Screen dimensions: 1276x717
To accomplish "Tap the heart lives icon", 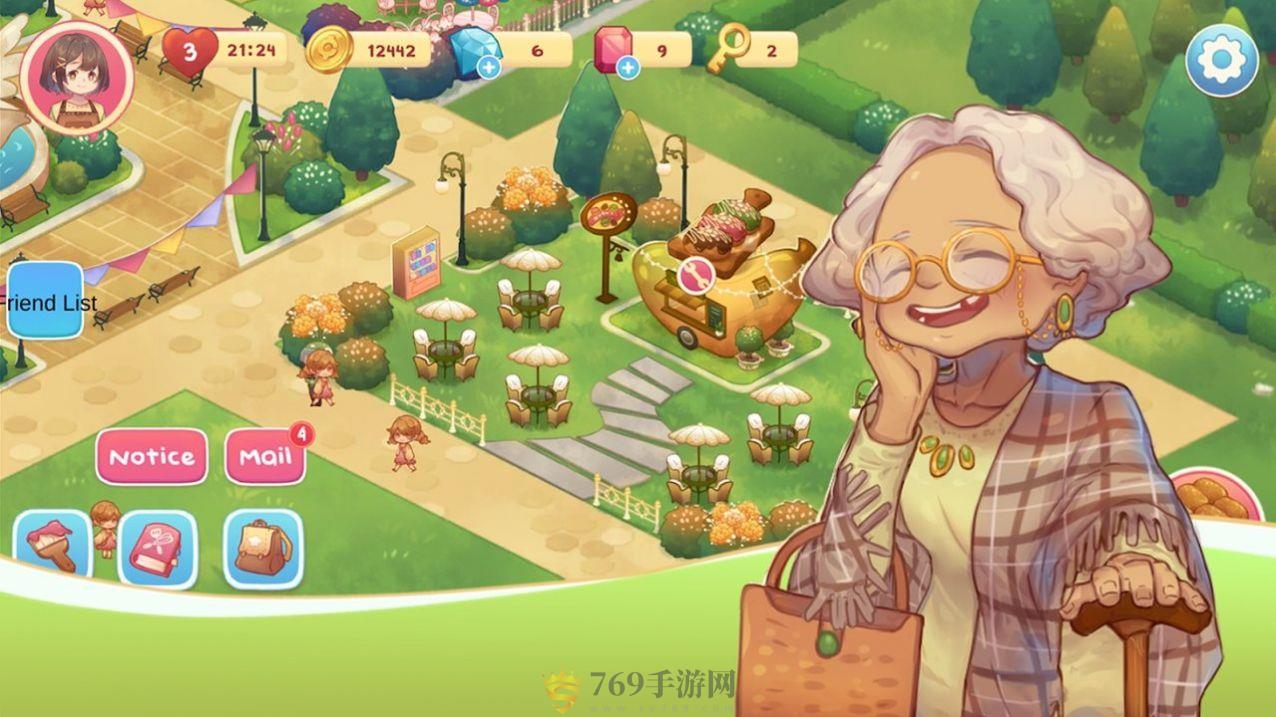I will point(189,50).
